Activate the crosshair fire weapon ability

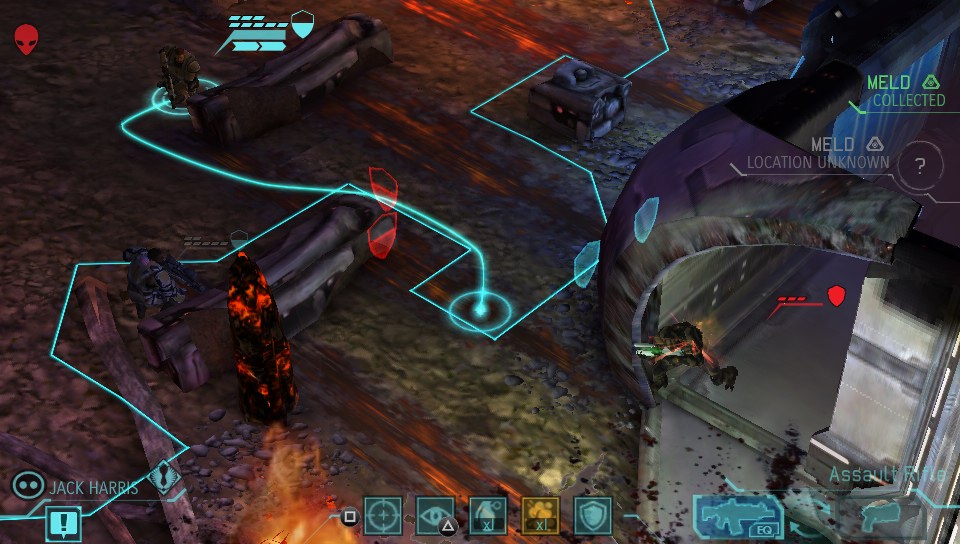pos(382,516)
